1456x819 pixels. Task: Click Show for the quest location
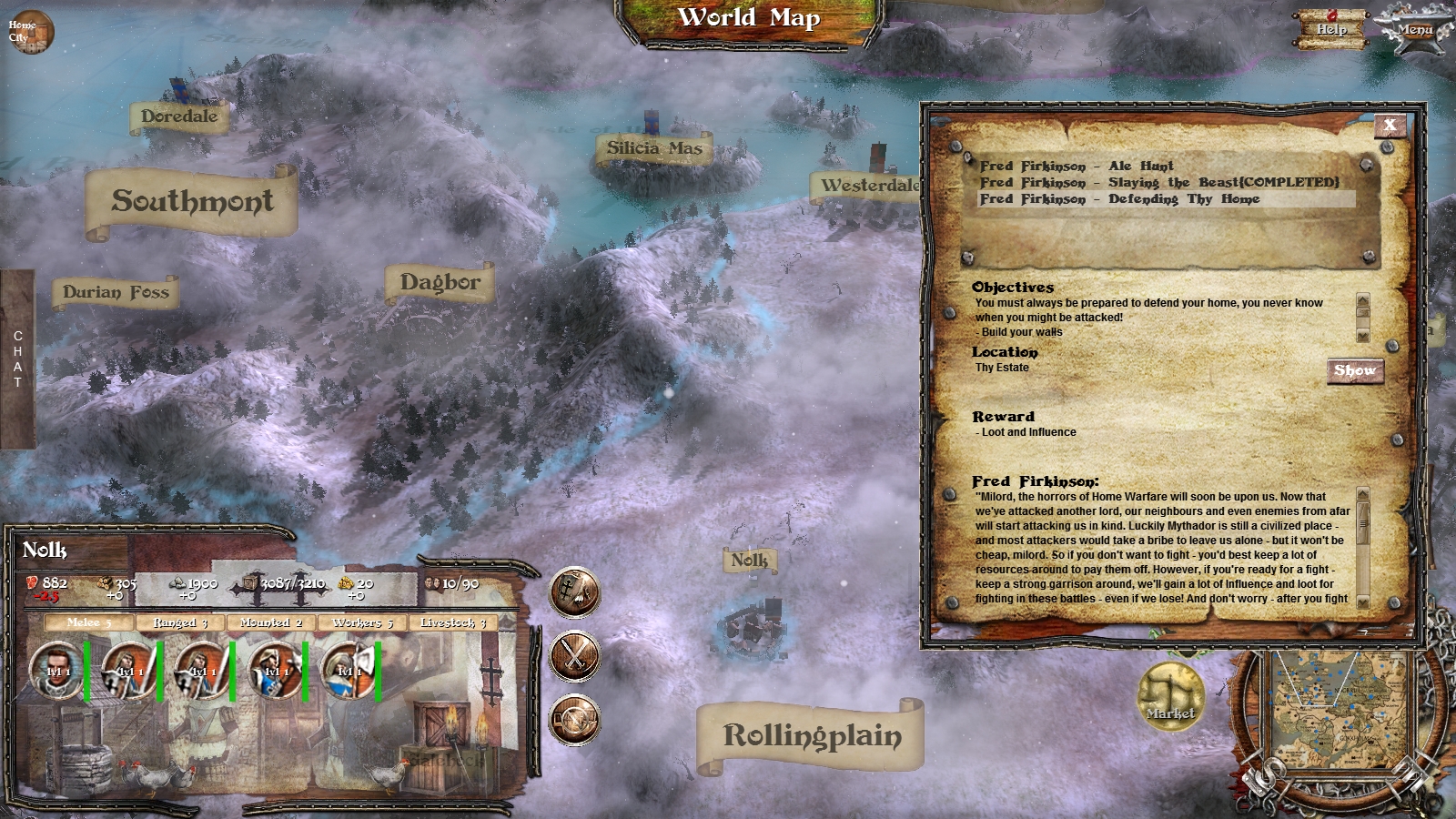click(x=1354, y=370)
